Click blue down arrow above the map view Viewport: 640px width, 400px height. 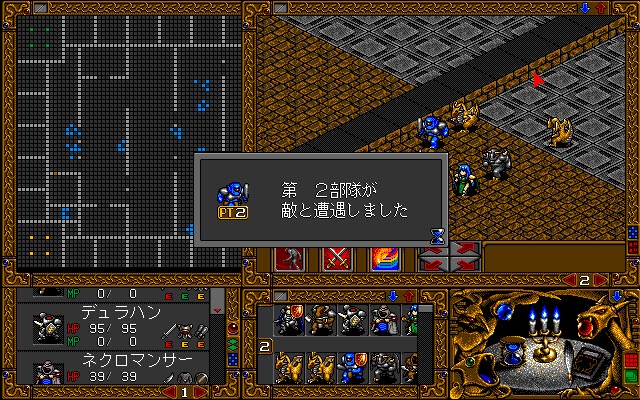[x=584, y=7]
